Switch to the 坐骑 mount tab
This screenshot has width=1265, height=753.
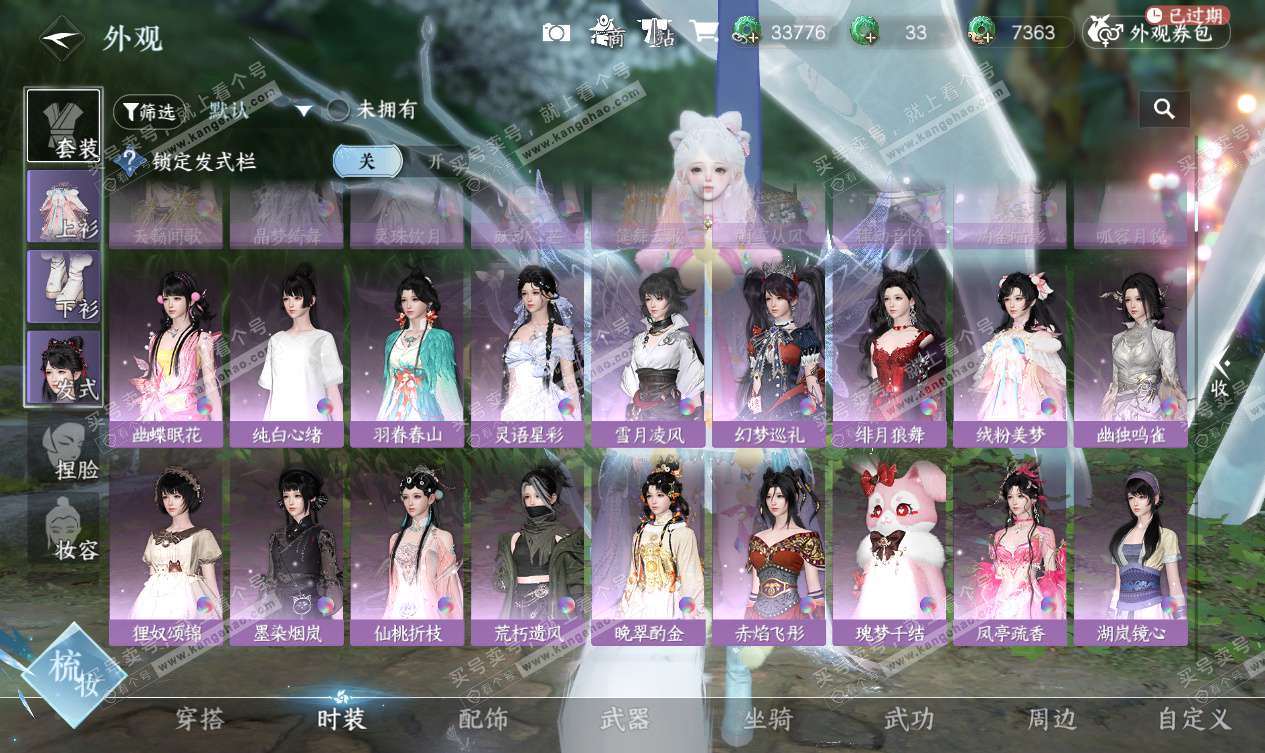(x=768, y=719)
